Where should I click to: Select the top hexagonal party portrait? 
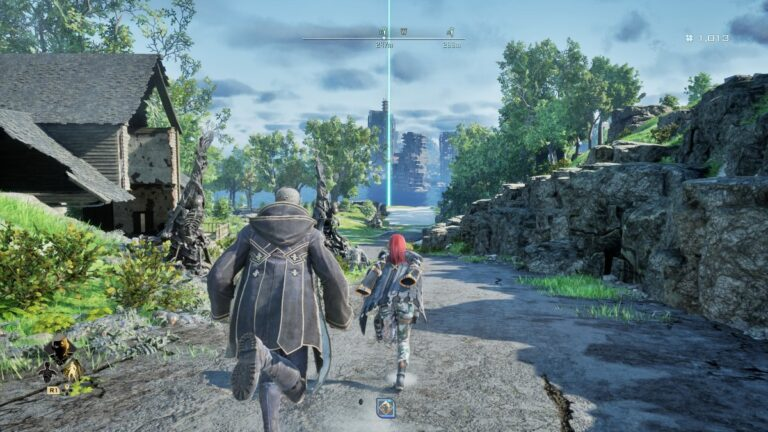[x=61, y=347]
